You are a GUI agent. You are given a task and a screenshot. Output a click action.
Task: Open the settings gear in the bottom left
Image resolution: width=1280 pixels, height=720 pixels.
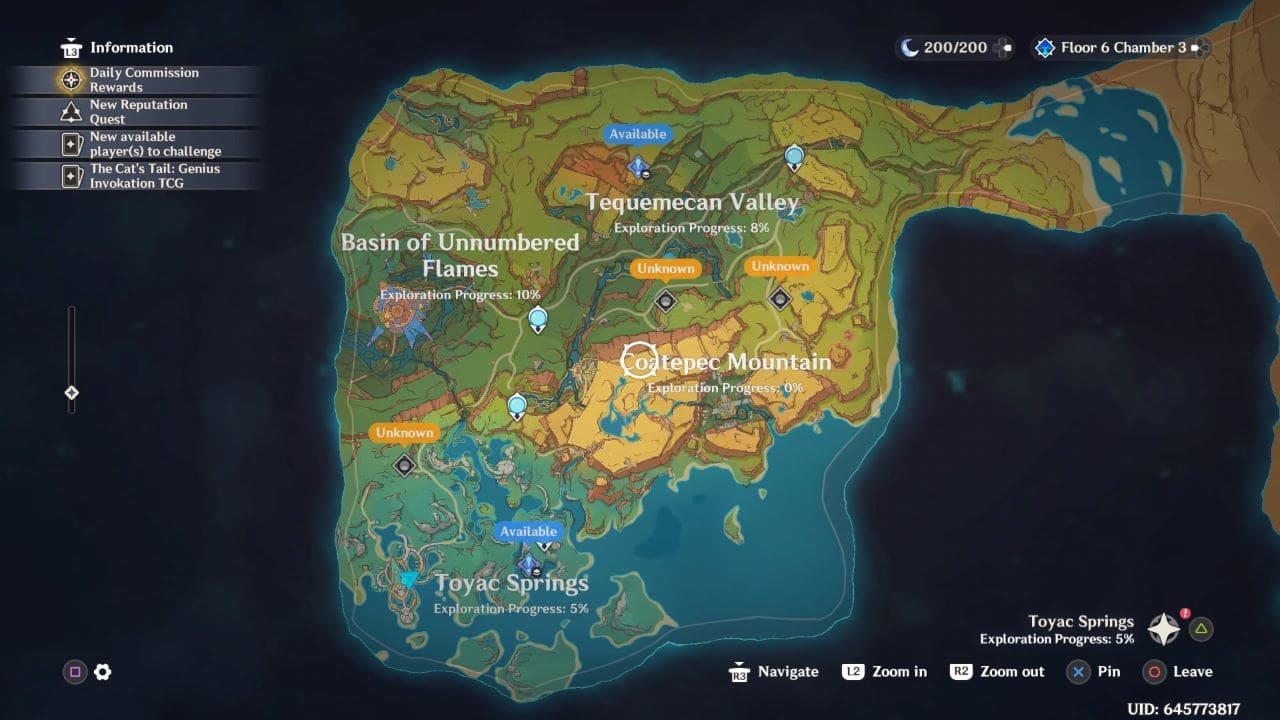(103, 673)
